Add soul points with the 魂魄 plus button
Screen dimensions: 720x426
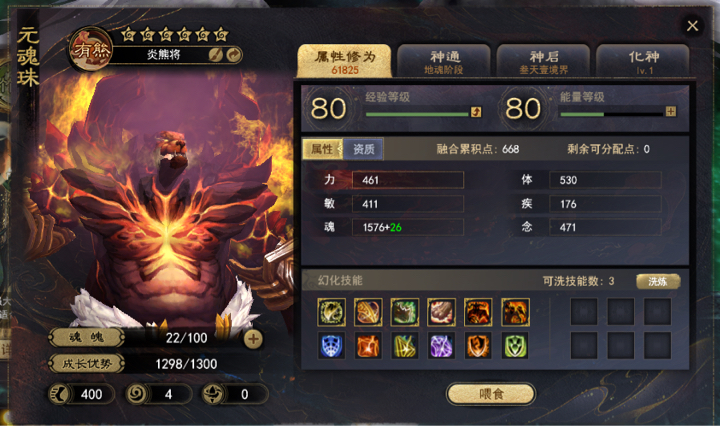pos(253,339)
